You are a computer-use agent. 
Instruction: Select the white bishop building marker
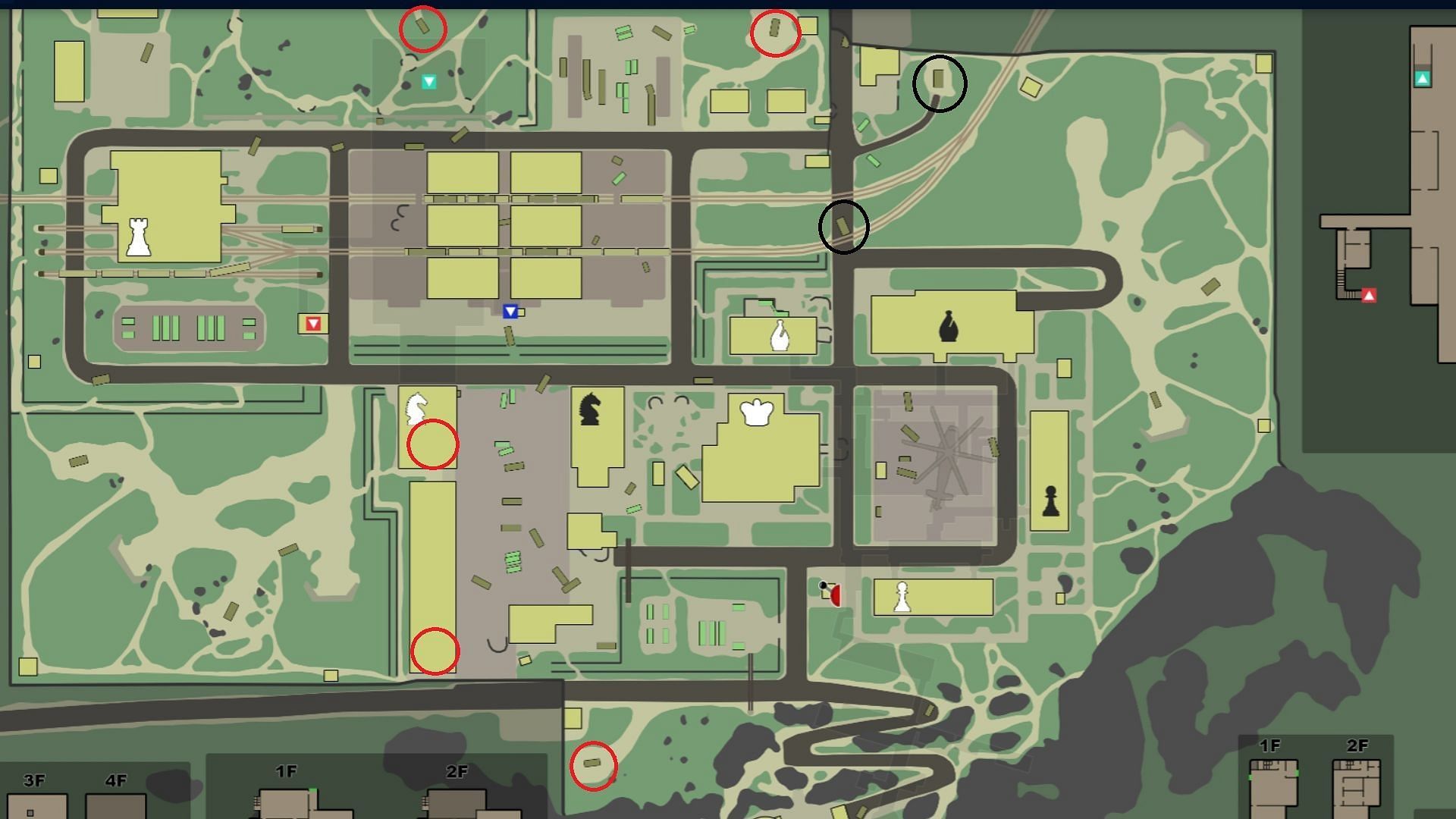[x=779, y=334]
